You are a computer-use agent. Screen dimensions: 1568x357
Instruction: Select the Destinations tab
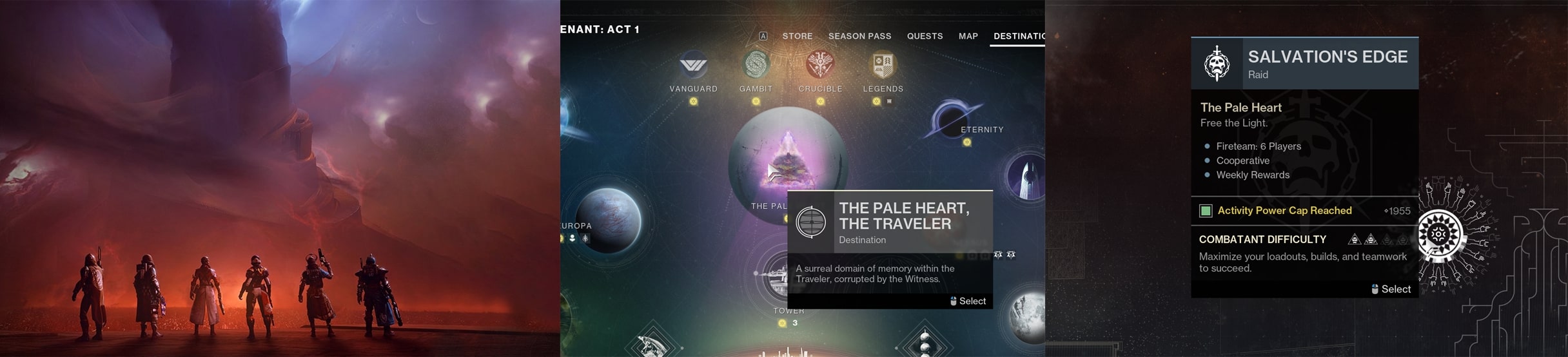(x=1019, y=36)
